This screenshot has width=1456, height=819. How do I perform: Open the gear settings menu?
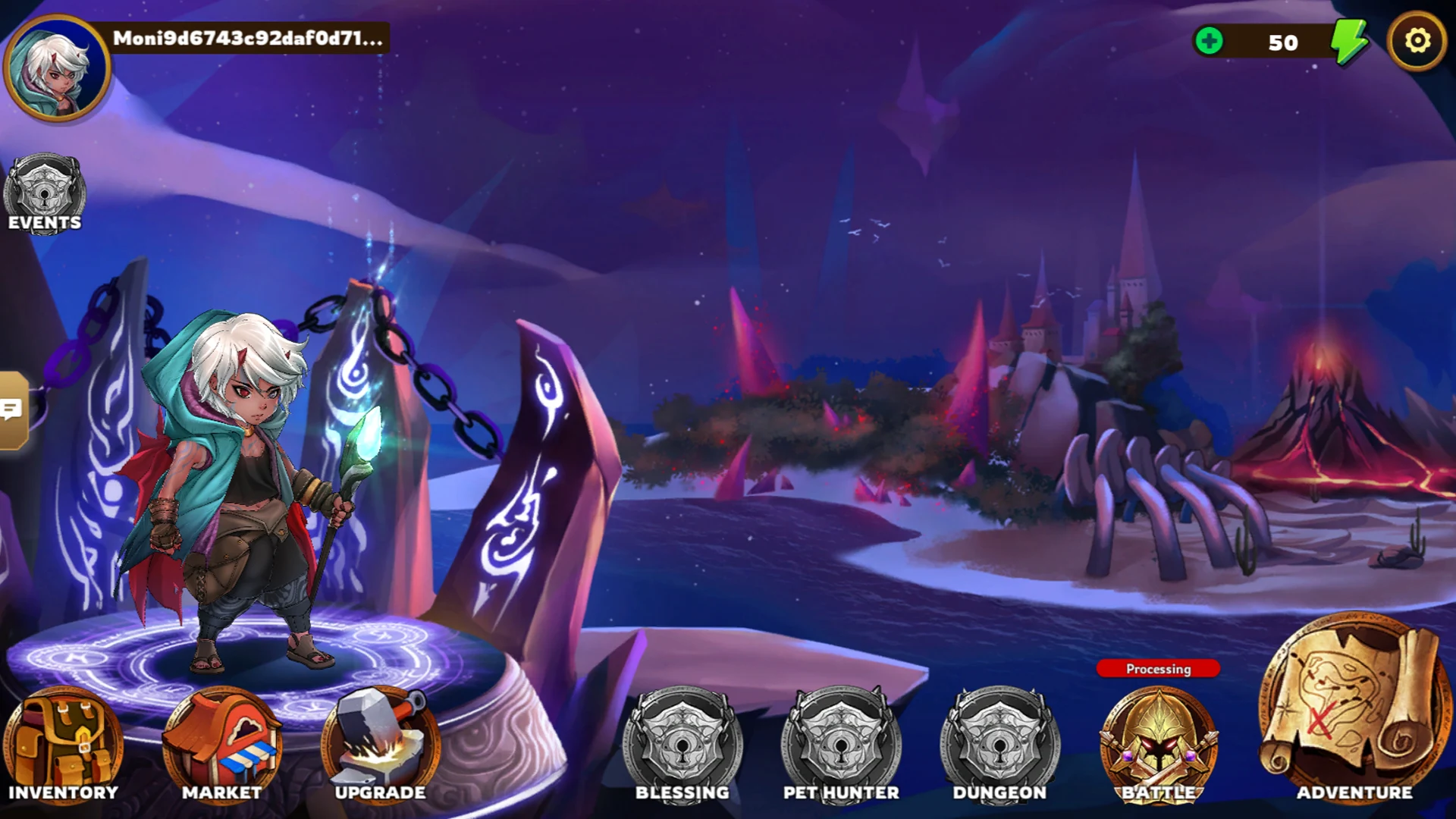pyautogui.click(x=1417, y=41)
